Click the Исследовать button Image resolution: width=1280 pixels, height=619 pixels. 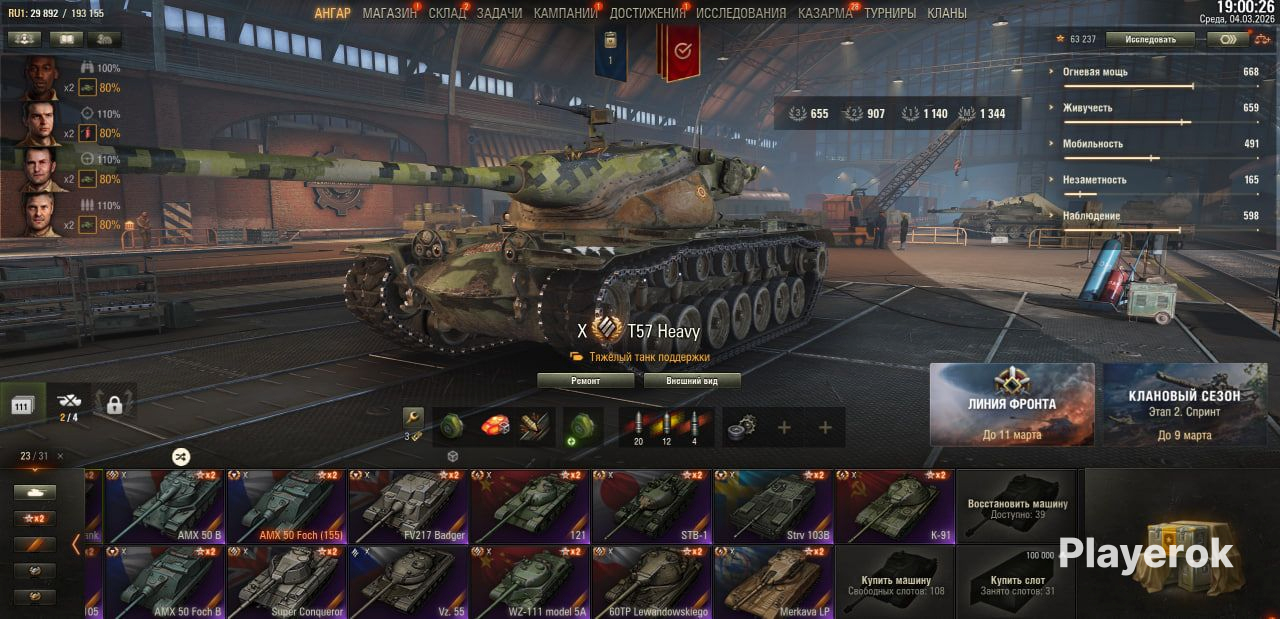(1149, 39)
